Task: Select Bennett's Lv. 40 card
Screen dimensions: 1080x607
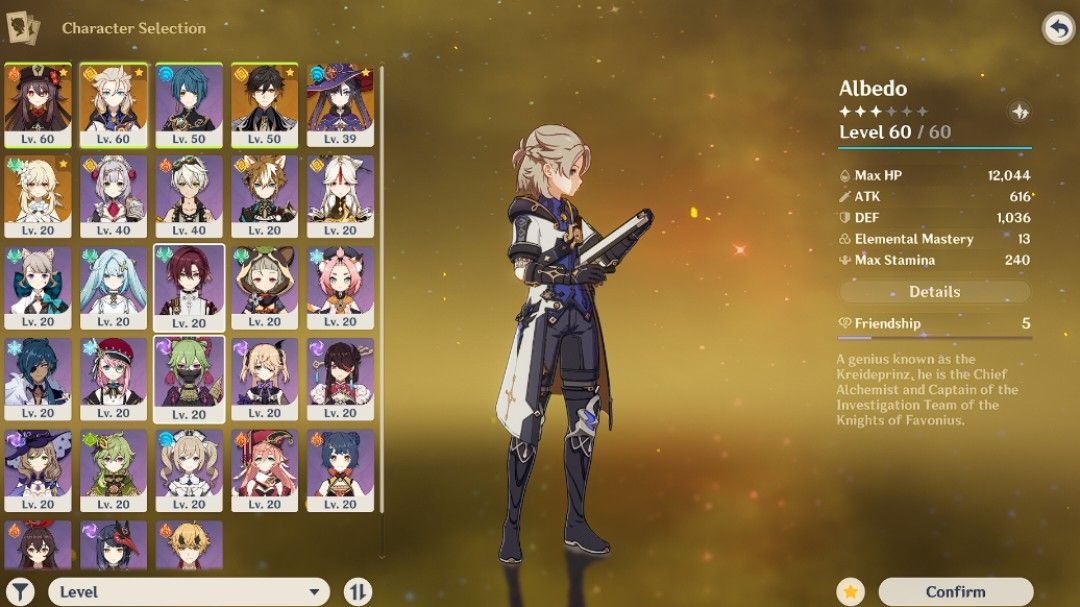Action: (189, 196)
